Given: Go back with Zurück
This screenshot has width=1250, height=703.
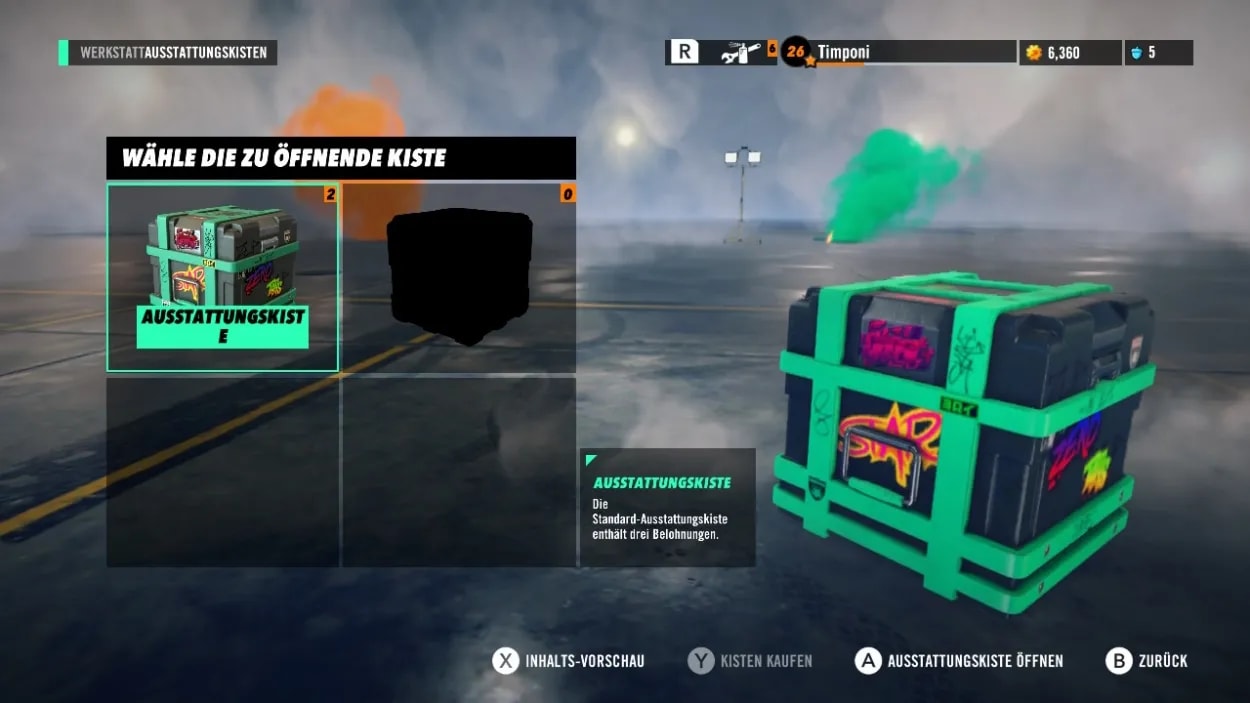Looking at the screenshot, I should tap(1147, 661).
